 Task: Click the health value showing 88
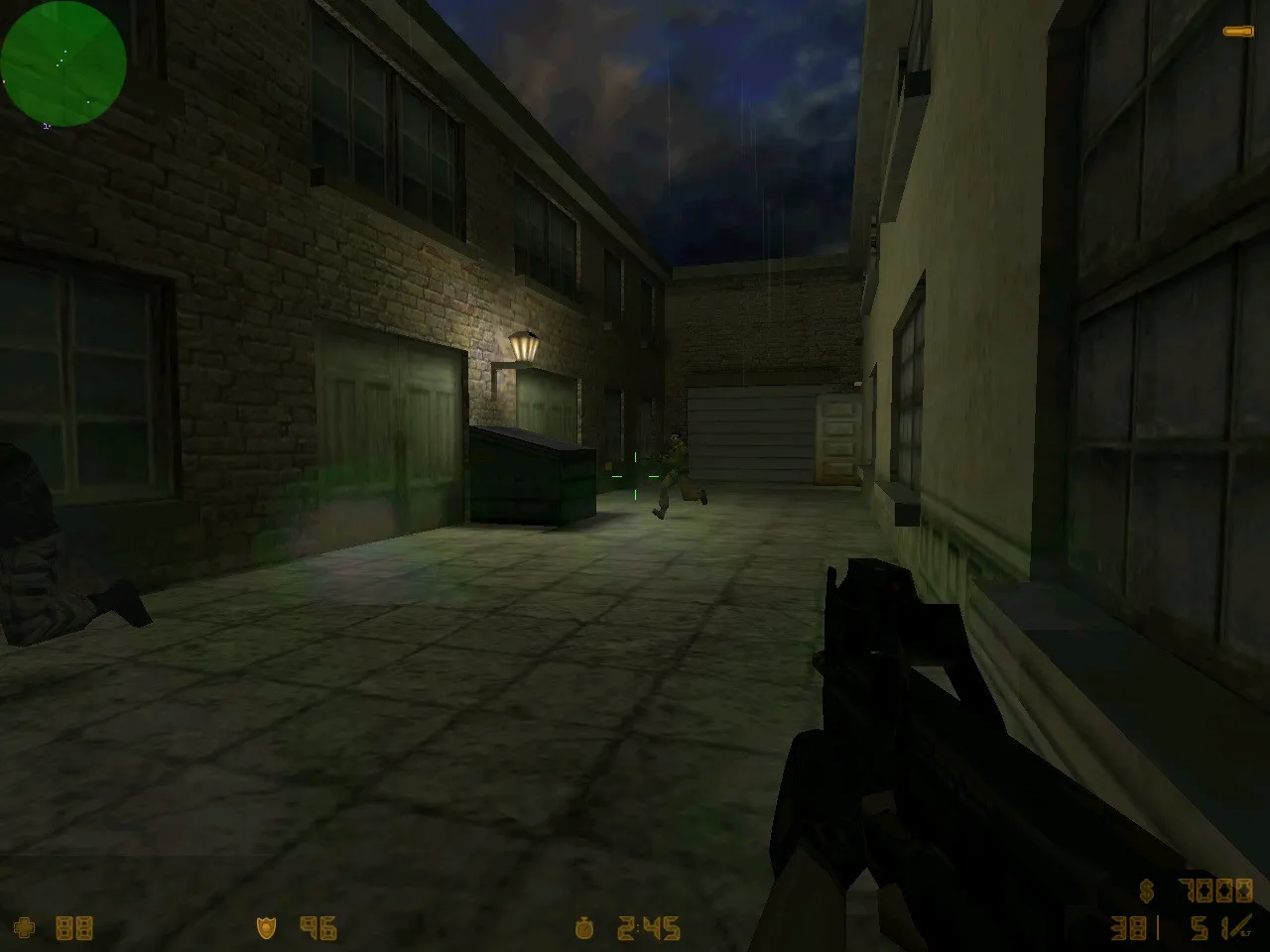tap(74, 930)
